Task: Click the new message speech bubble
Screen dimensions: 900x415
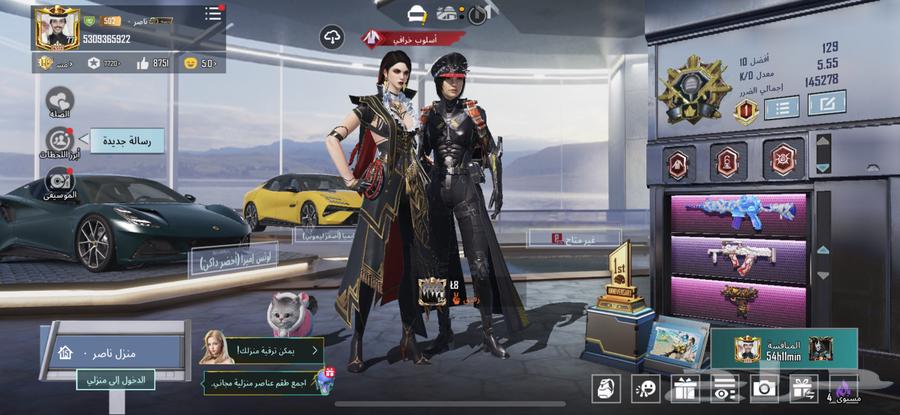Action: [x=127, y=141]
